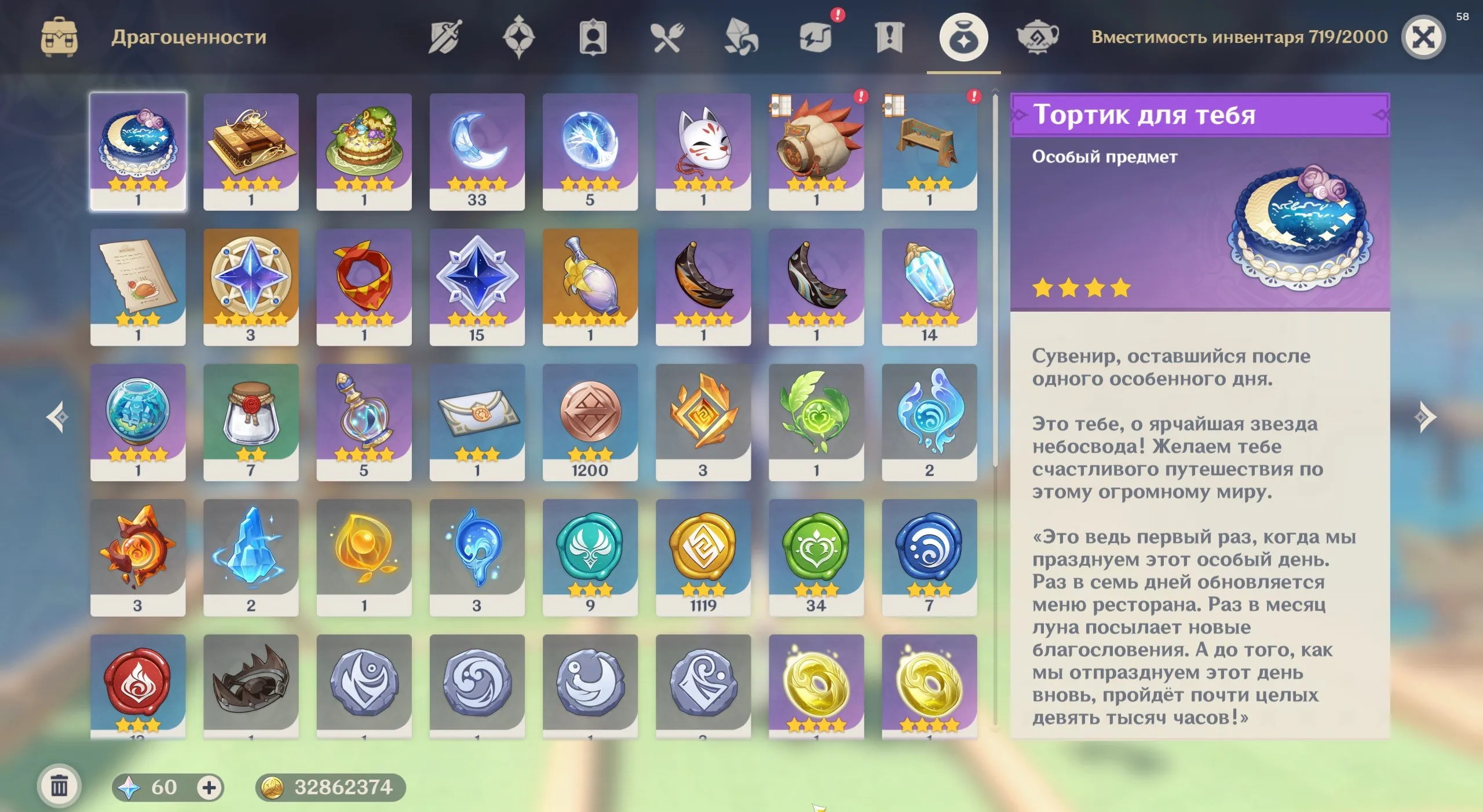Open the crafting Materials category

pyautogui.click(x=740, y=38)
